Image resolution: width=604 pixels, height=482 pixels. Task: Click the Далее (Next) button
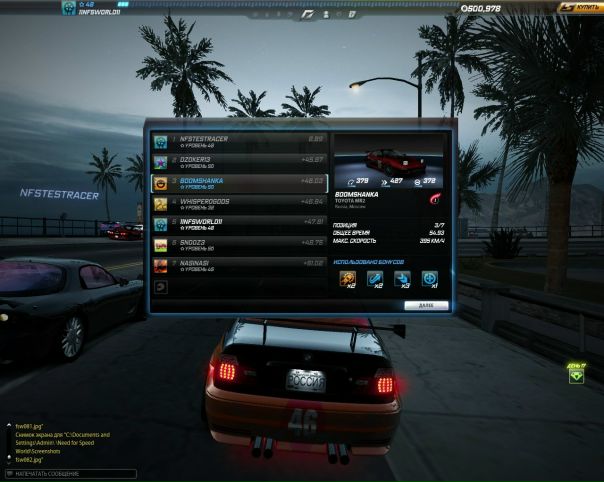(426, 305)
